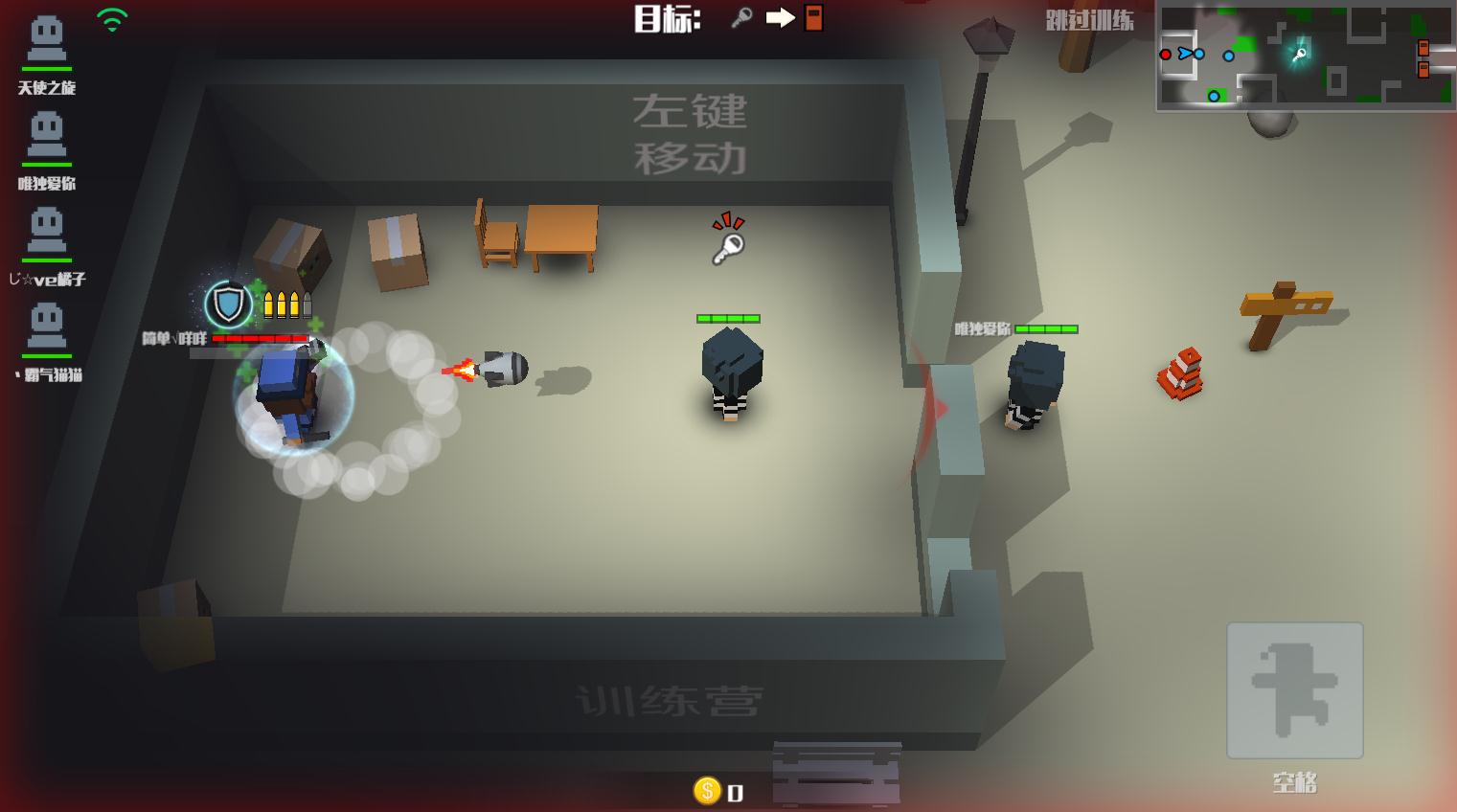The height and width of the screenshot is (812, 1457).
Task: Skip the training with 跳过训练
Action: pyautogui.click(x=1089, y=20)
